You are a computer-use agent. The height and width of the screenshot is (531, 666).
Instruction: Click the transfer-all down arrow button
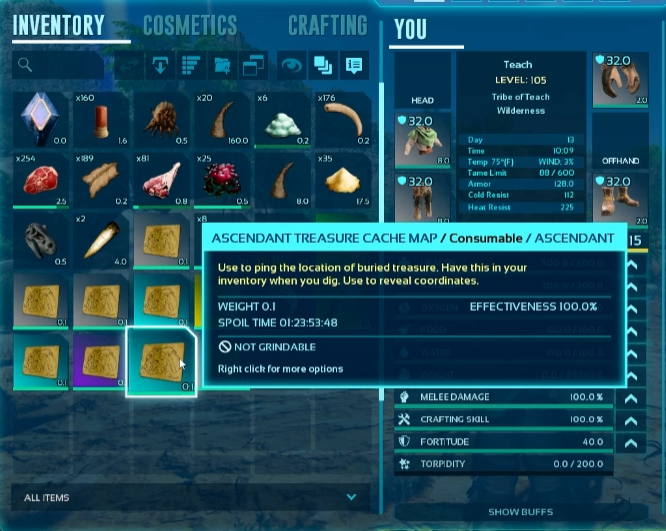159,66
